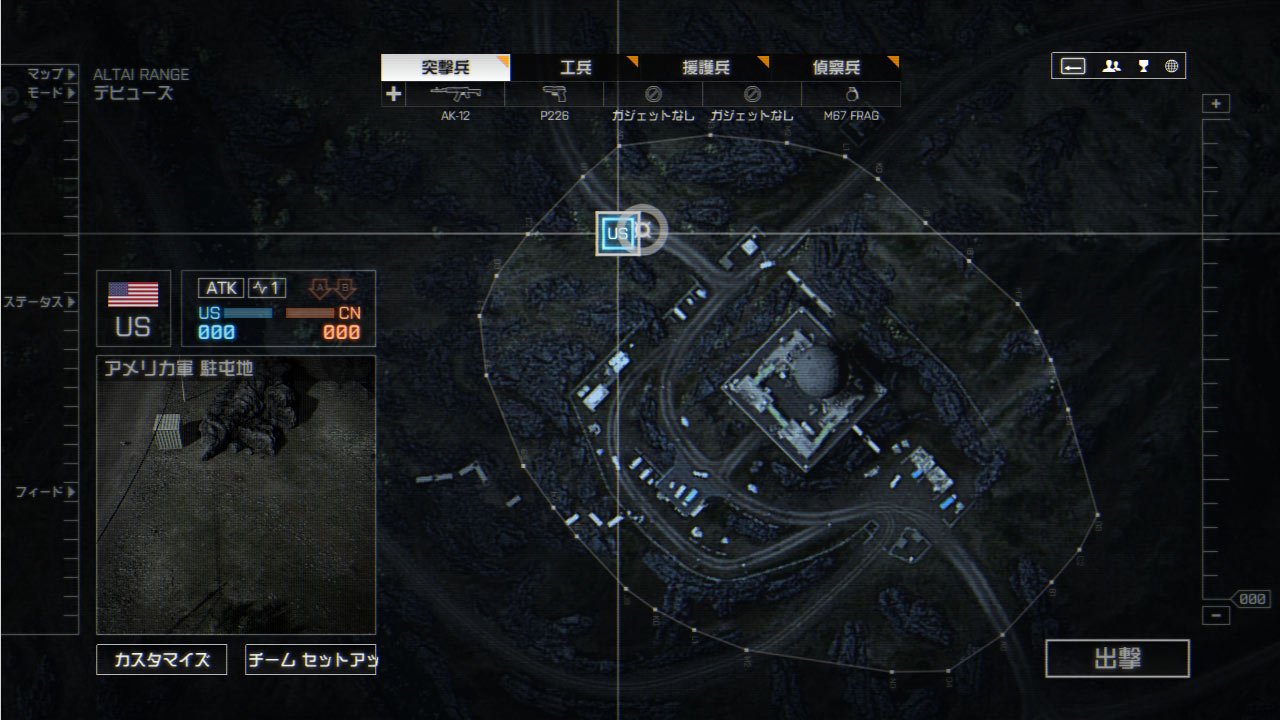The image size is (1280, 720).
Task: Open the カスタマイズ customize menu
Action: click(x=161, y=660)
